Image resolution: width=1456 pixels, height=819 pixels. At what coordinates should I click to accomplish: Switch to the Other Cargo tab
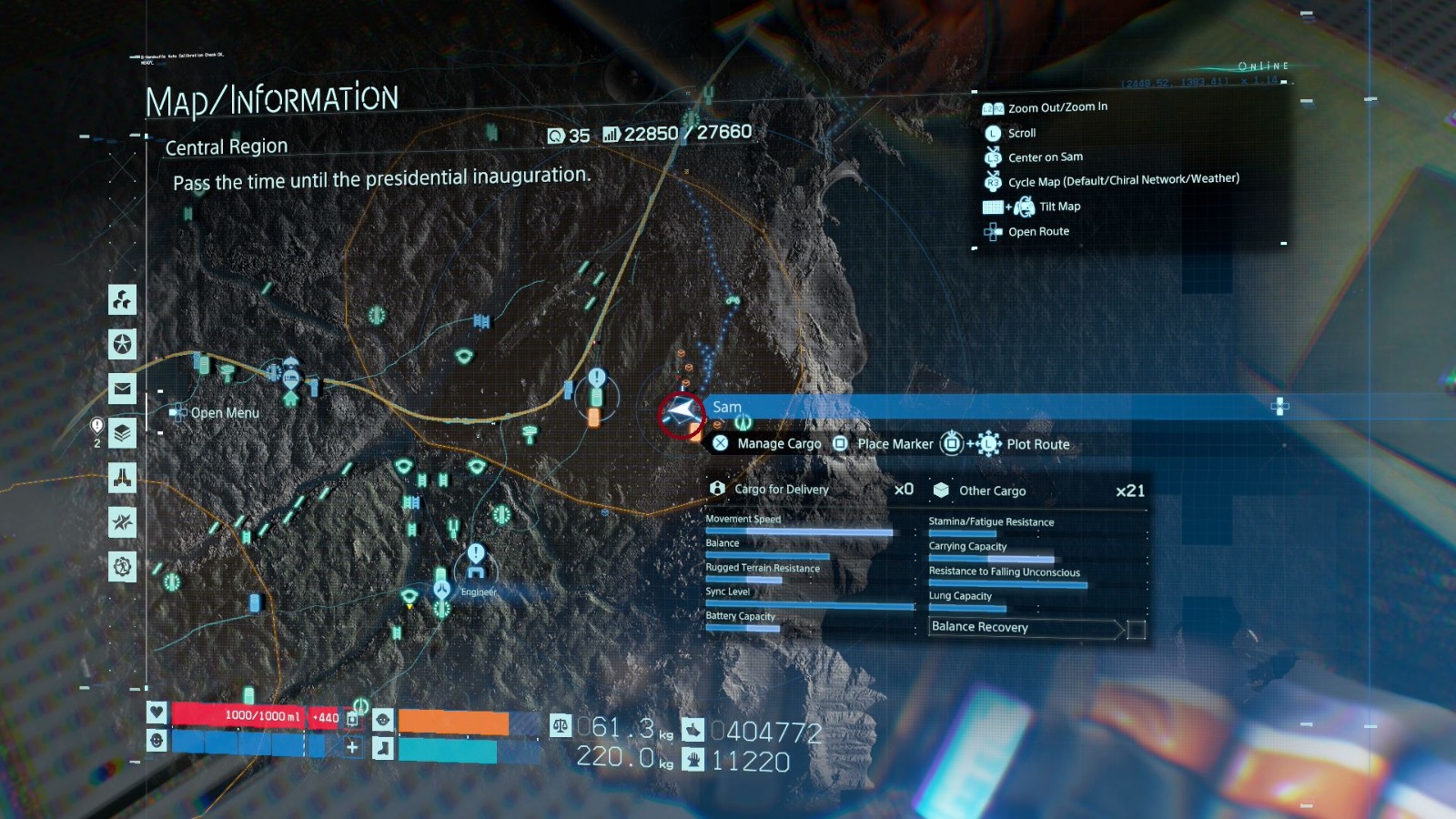(x=991, y=490)
